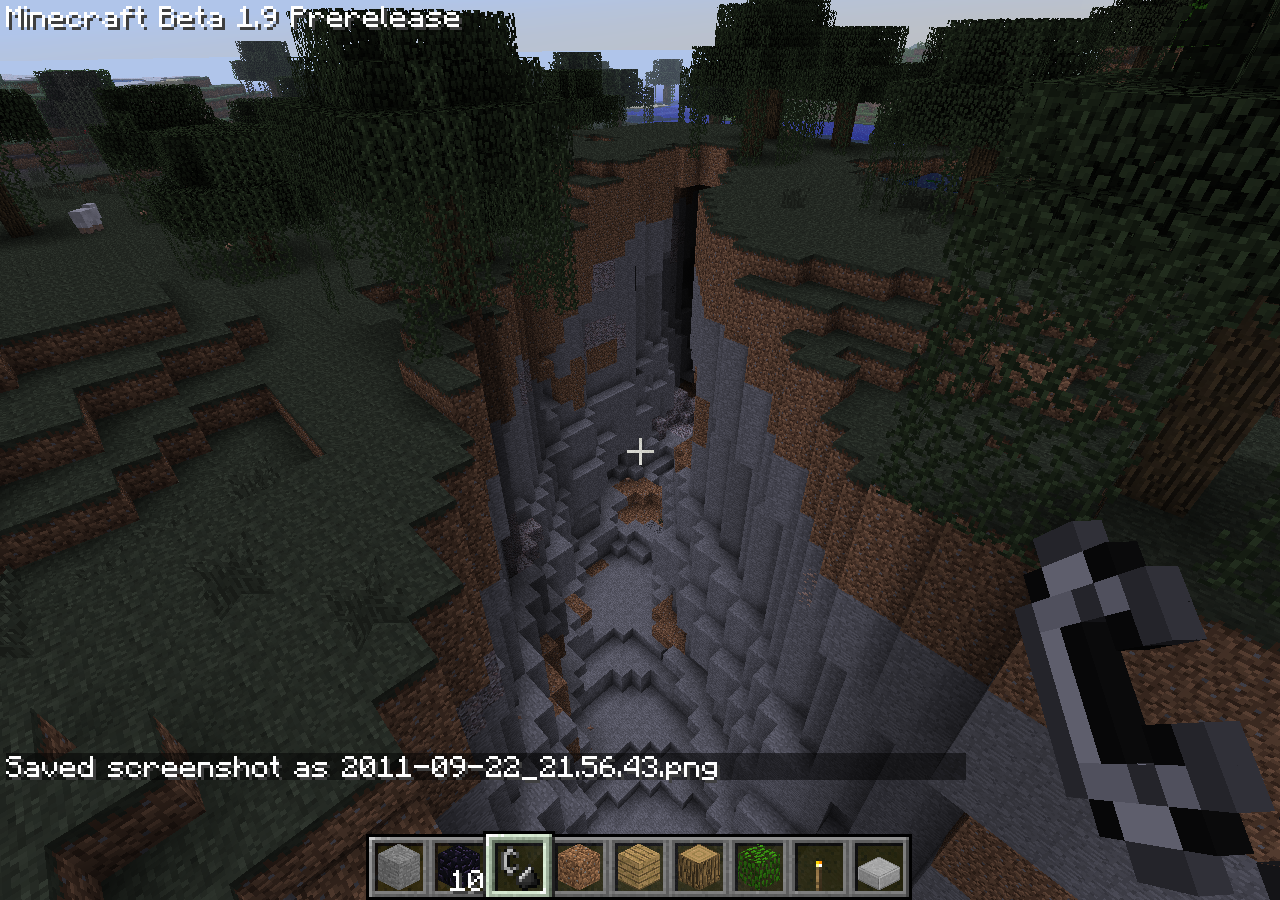Select the wooden planks slot
Screen dimensions: 1280x900
639,866
